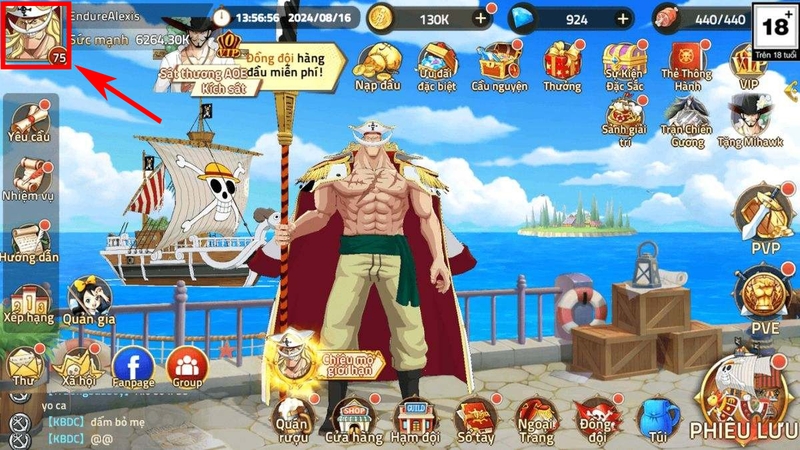Open the Cầu nguyện treasure chest
This screenshot has height=450, width=800.
point(499,63)
